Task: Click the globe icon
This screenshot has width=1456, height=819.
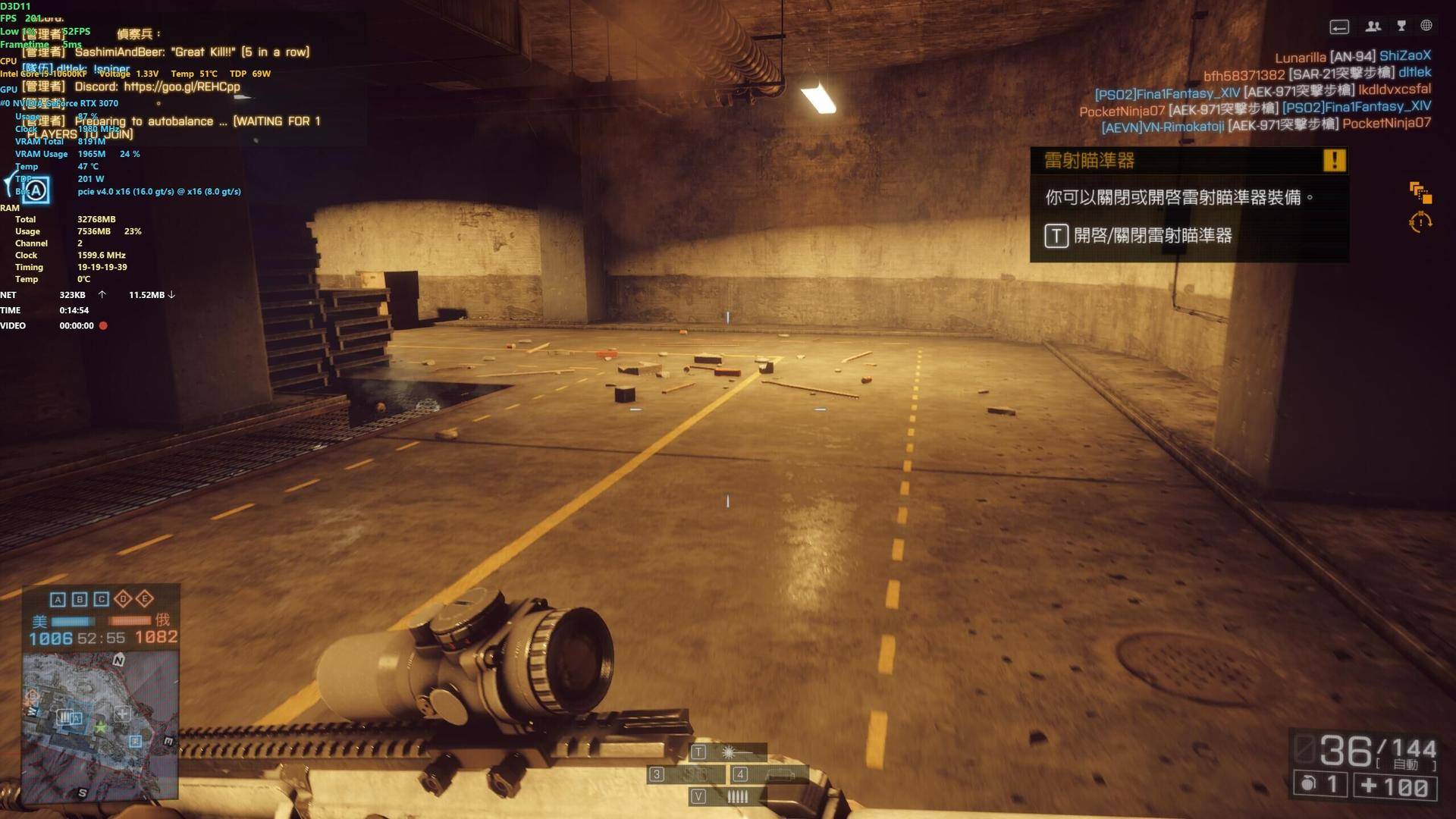Action: [x=1426, y=26]
